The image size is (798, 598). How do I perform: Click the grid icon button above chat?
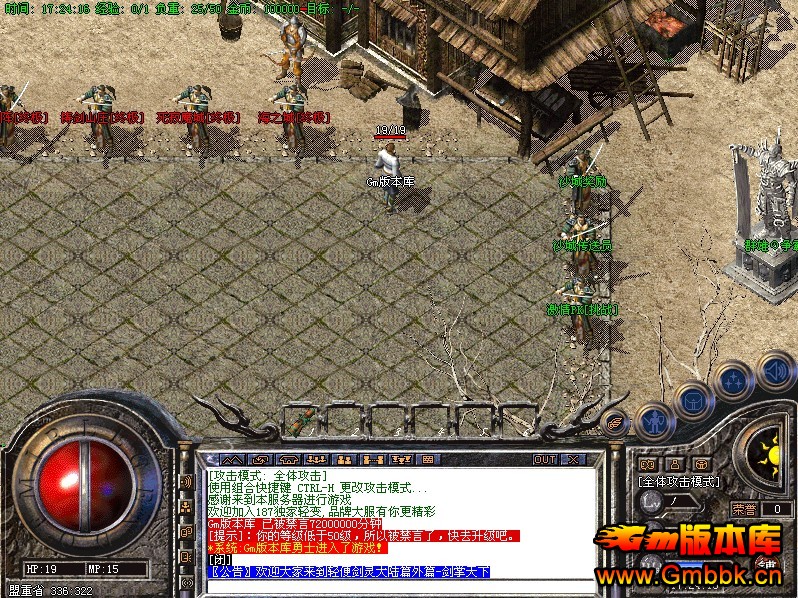click(427, 459)
